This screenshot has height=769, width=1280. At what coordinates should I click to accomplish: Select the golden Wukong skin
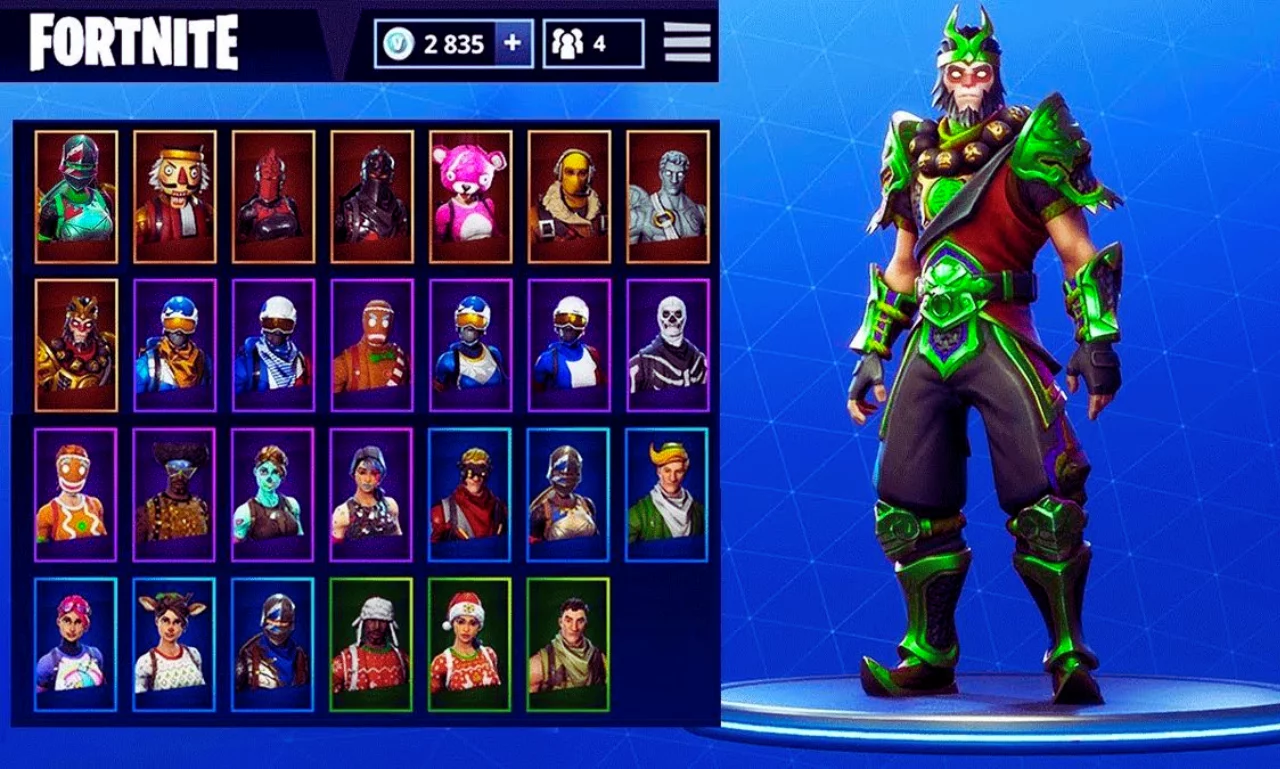click(75, 343)
